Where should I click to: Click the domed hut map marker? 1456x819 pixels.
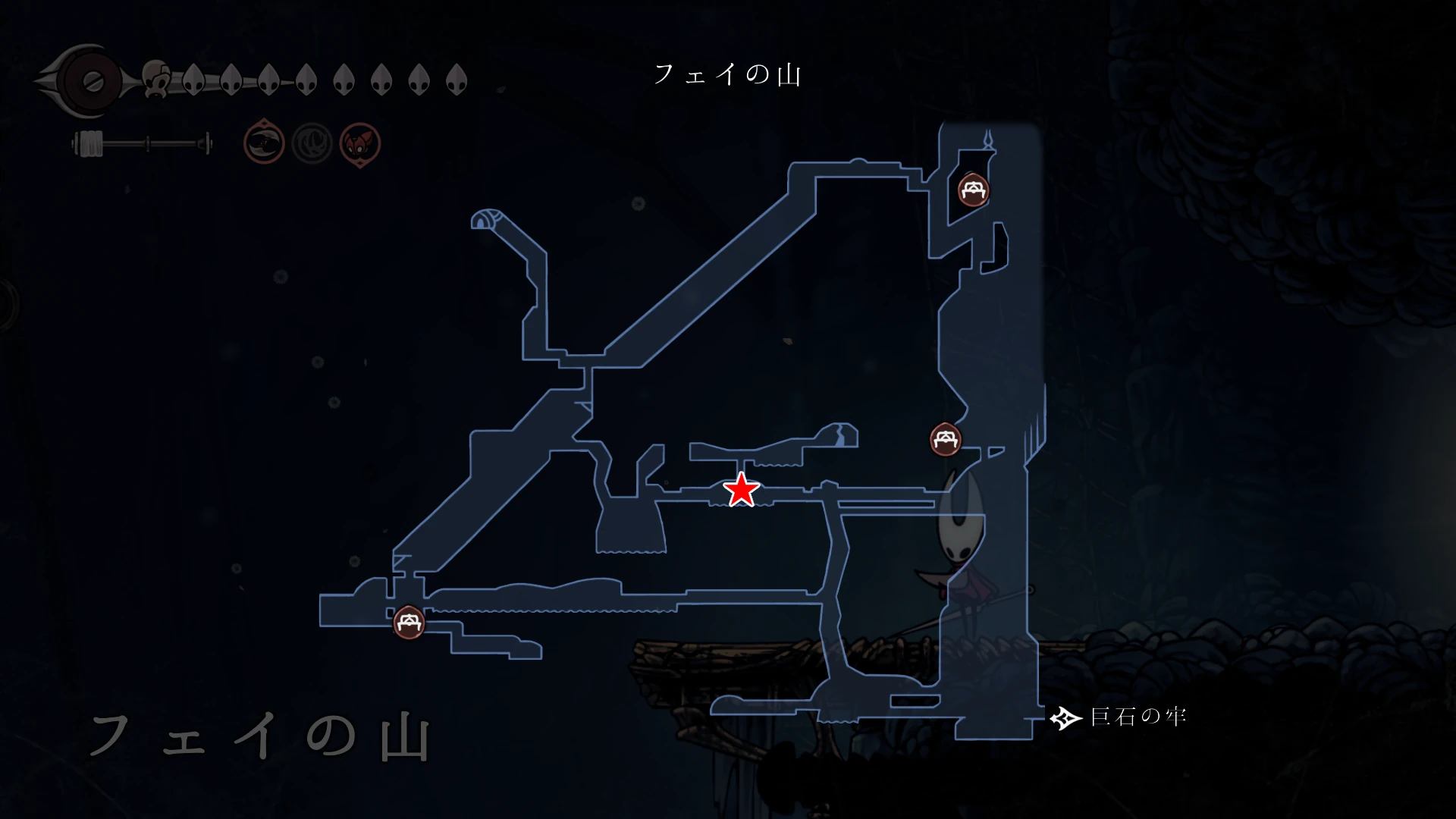pos(485,219)
